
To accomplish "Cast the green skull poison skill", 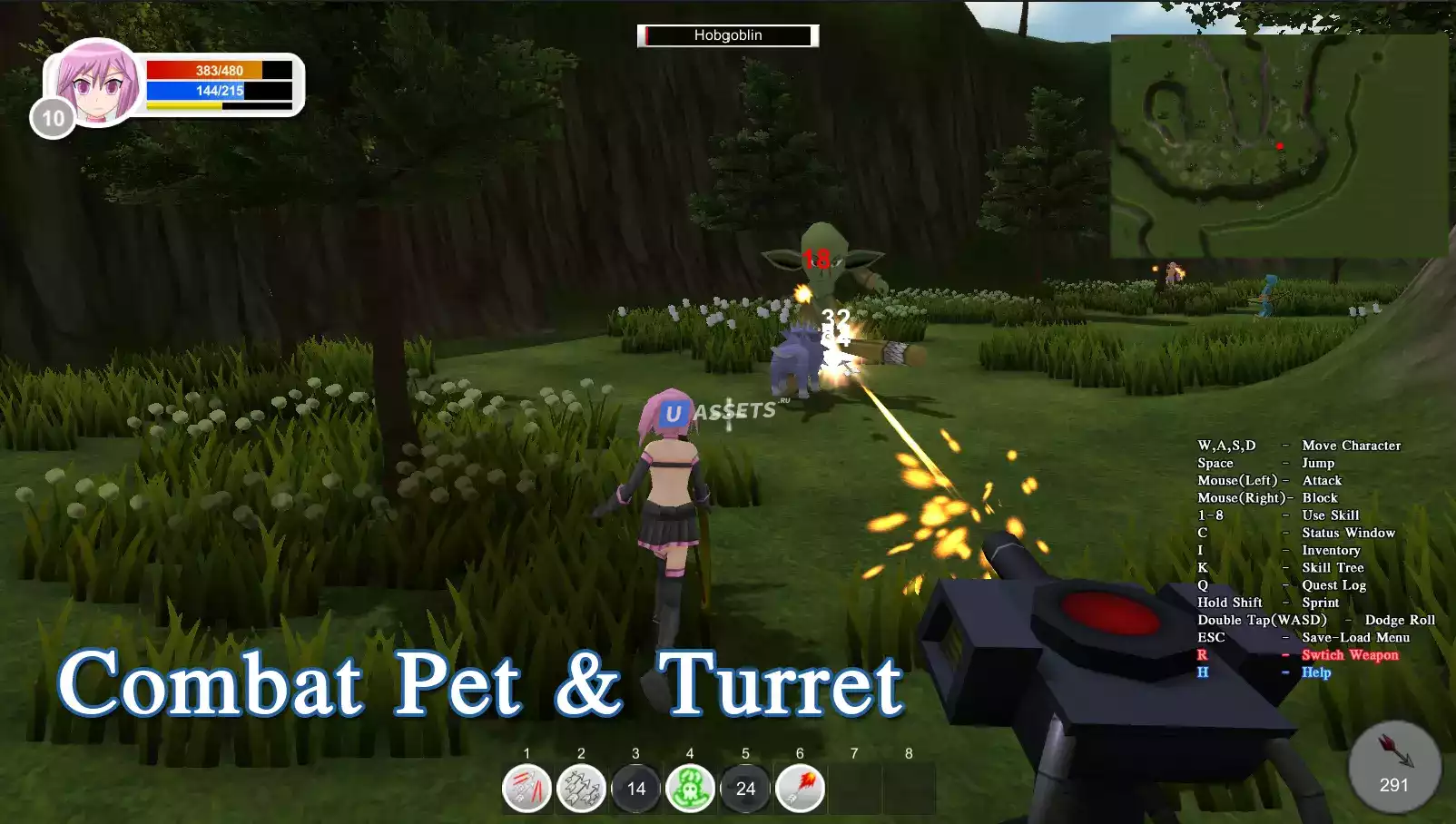I will (x=691, y=788).
